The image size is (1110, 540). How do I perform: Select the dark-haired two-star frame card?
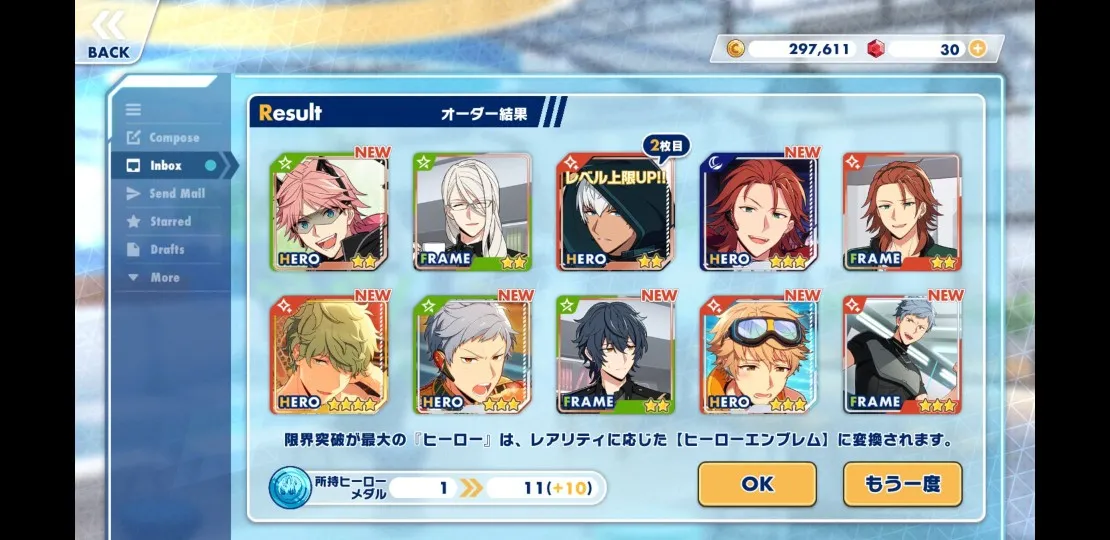pyautogui.click(x=616, y=355)
